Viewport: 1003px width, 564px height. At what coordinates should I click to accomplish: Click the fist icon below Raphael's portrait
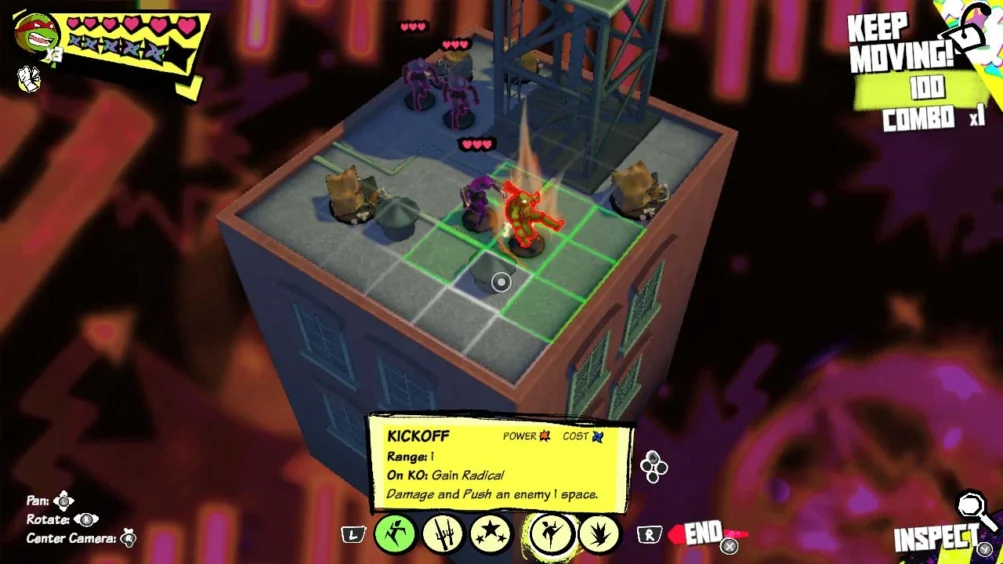[27, 78]
